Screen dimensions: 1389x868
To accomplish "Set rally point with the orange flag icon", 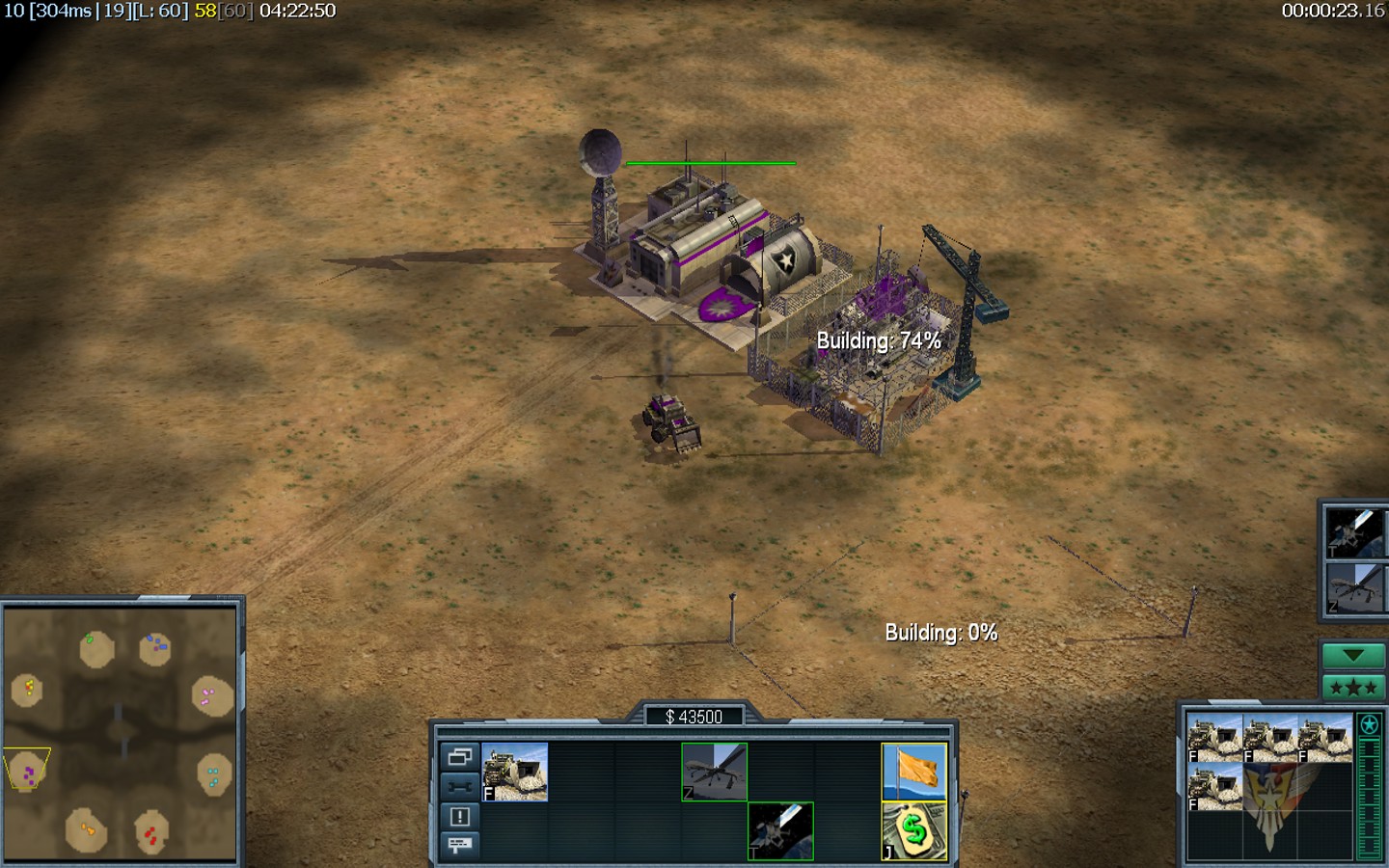I will tap(914, 772).
